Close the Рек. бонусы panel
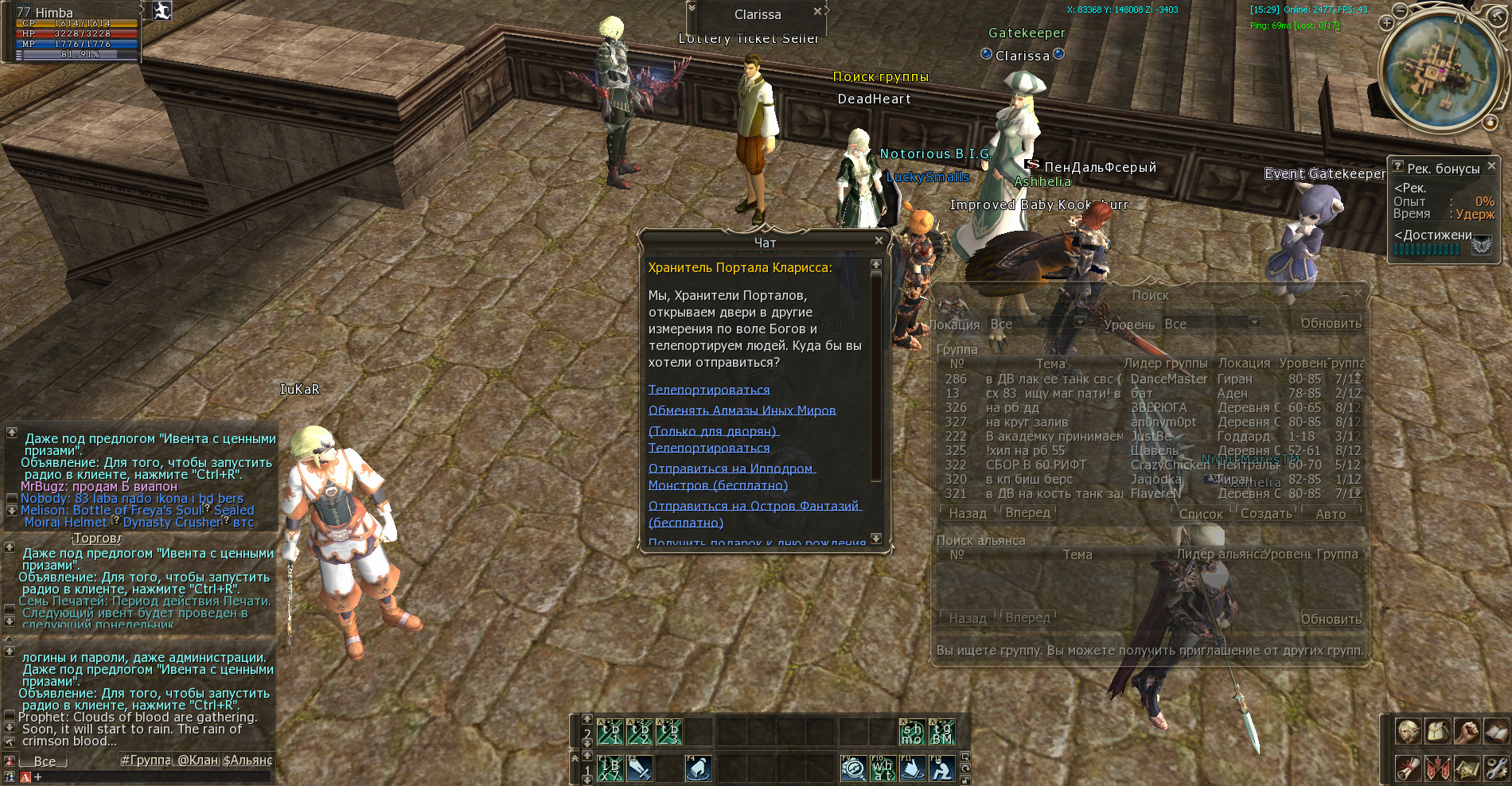The height and width of the screenshot is (786, 1512). (x=1491, y=165)
